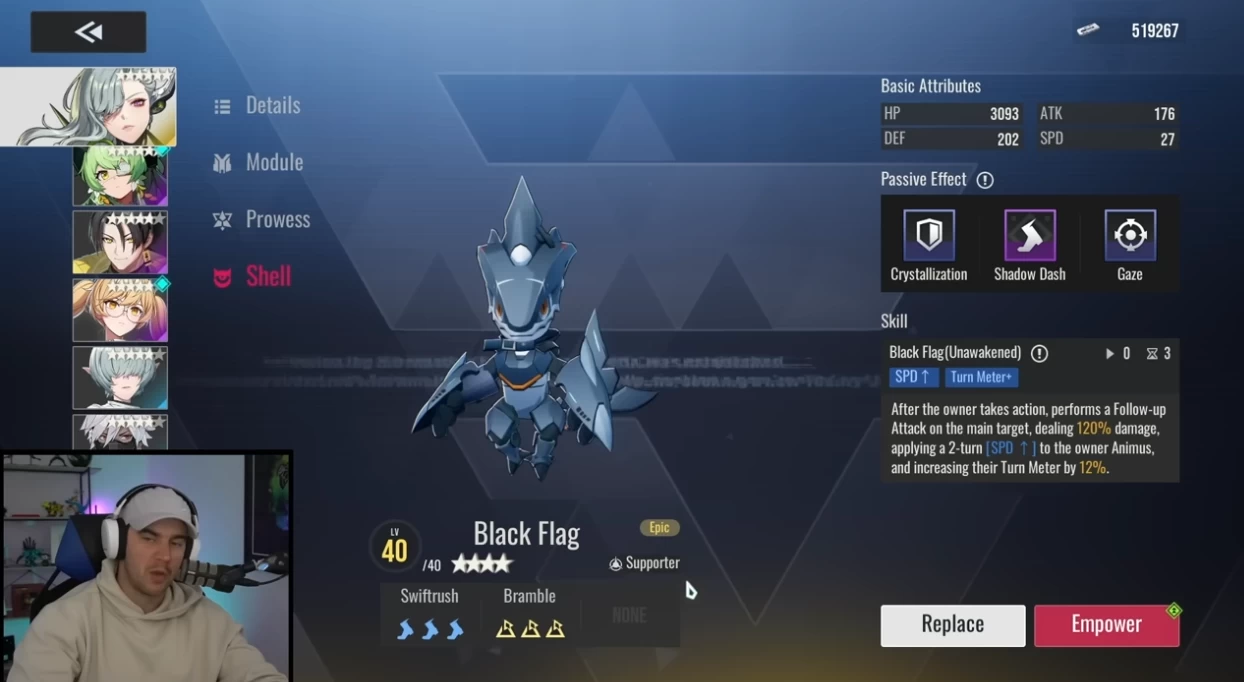Viewport: 1244px width, 682px height.
Task: Pick the black-haired character portrait
Action: pyautogui.click(x=120, y=242)
